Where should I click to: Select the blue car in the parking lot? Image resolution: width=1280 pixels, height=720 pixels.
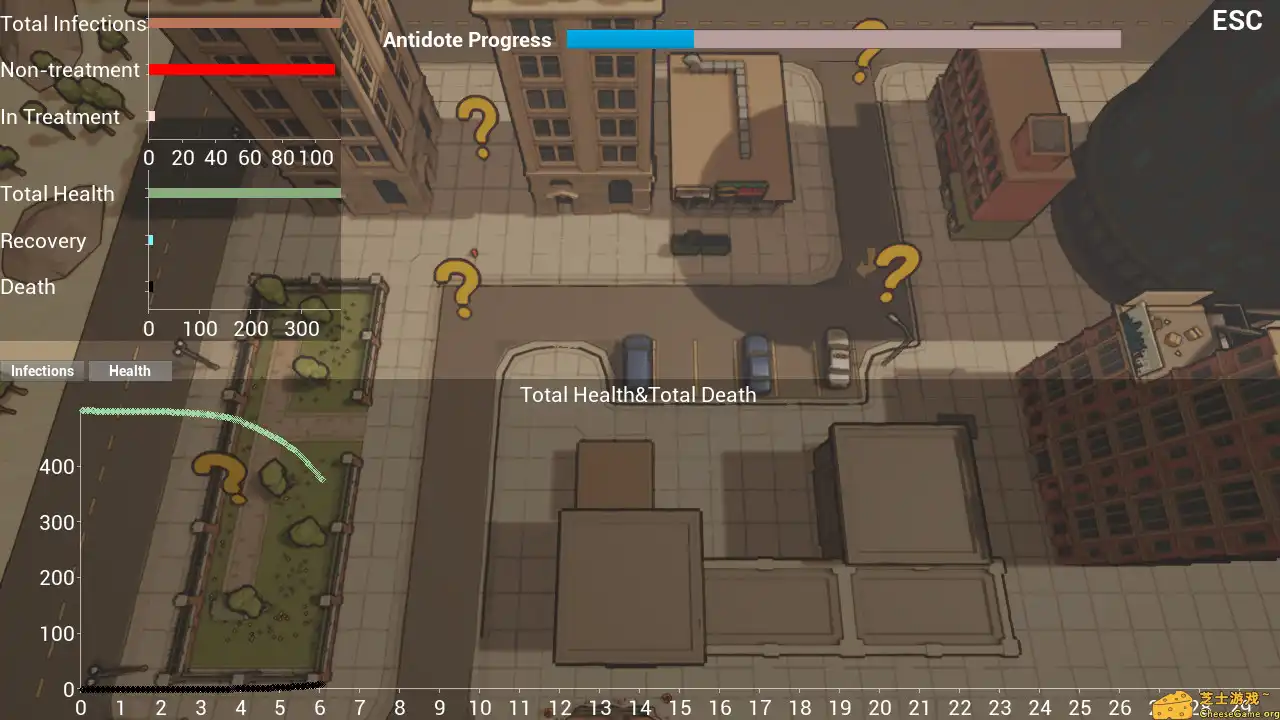pyautogui.click(x=638, y=360)
